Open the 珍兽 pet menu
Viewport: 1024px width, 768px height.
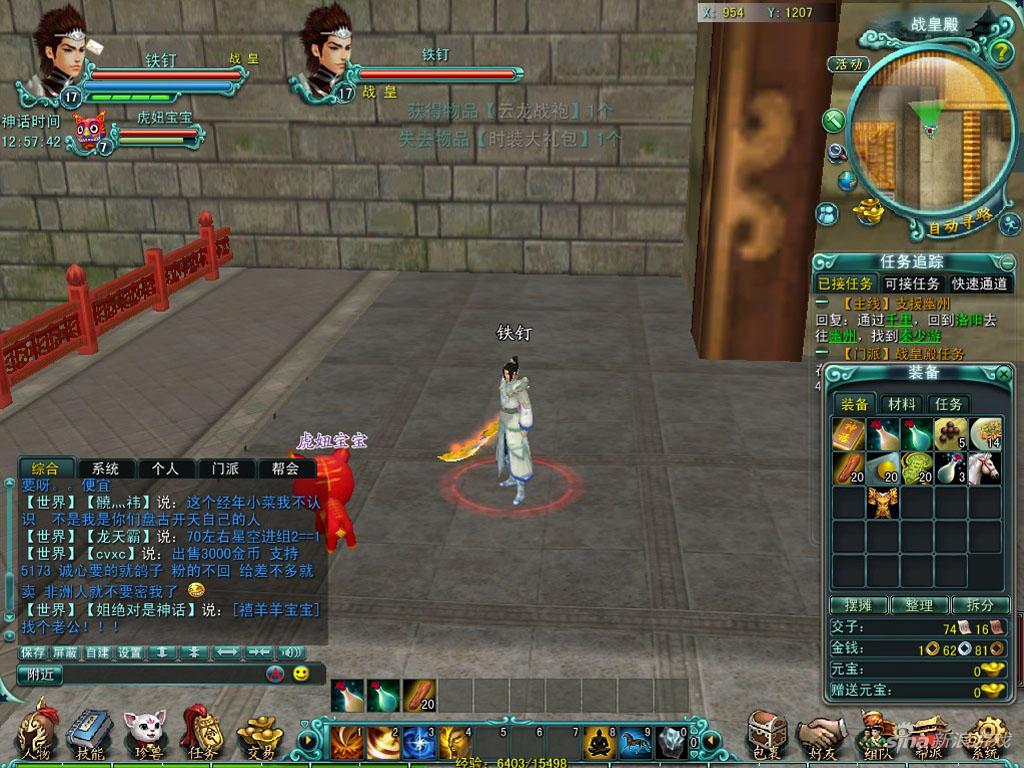pos(145,735)
